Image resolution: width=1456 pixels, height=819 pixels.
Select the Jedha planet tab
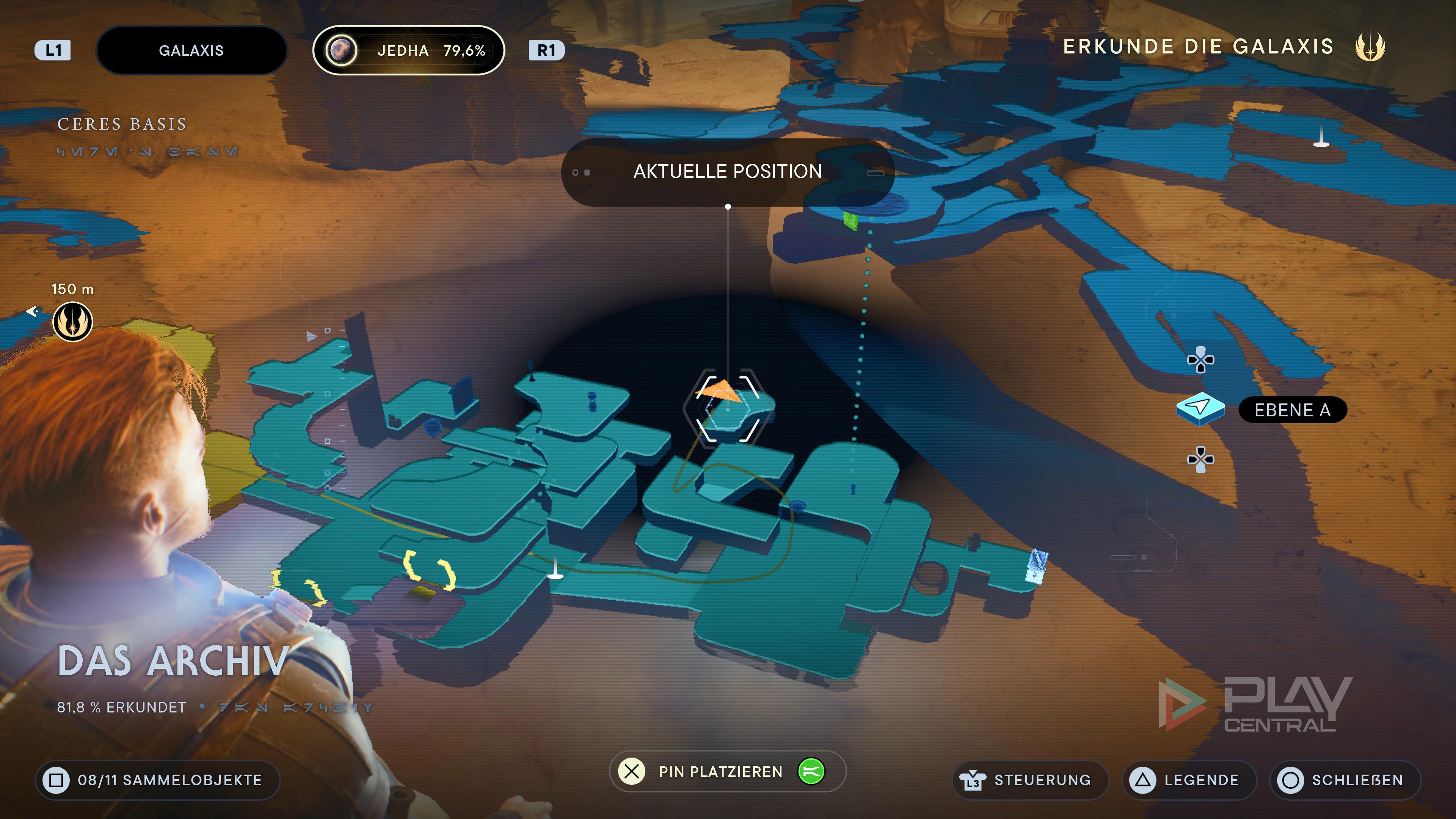click(408, 50)
